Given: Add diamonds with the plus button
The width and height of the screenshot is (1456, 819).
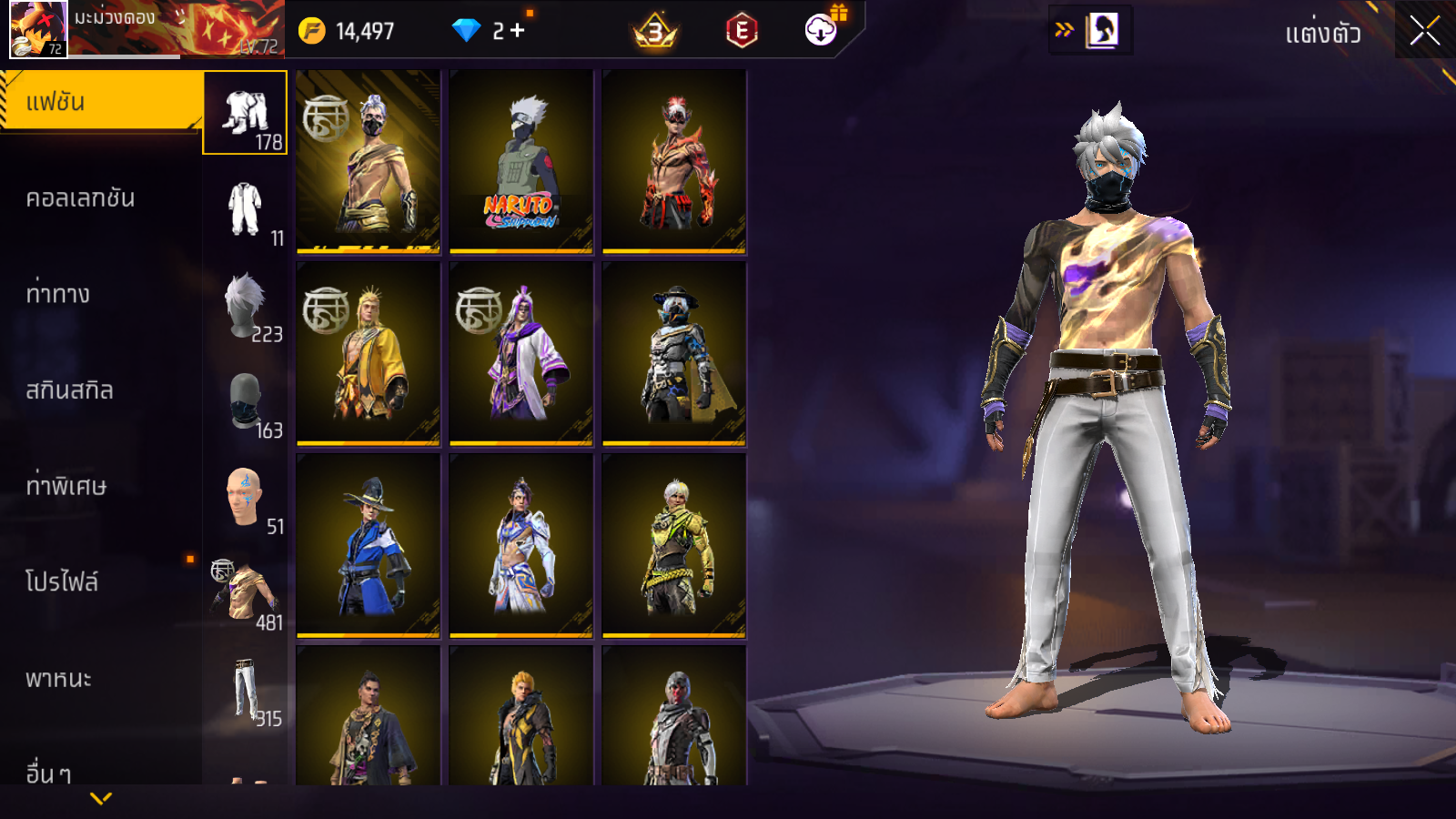Looking at the screenshot, I should click(518, 31).
